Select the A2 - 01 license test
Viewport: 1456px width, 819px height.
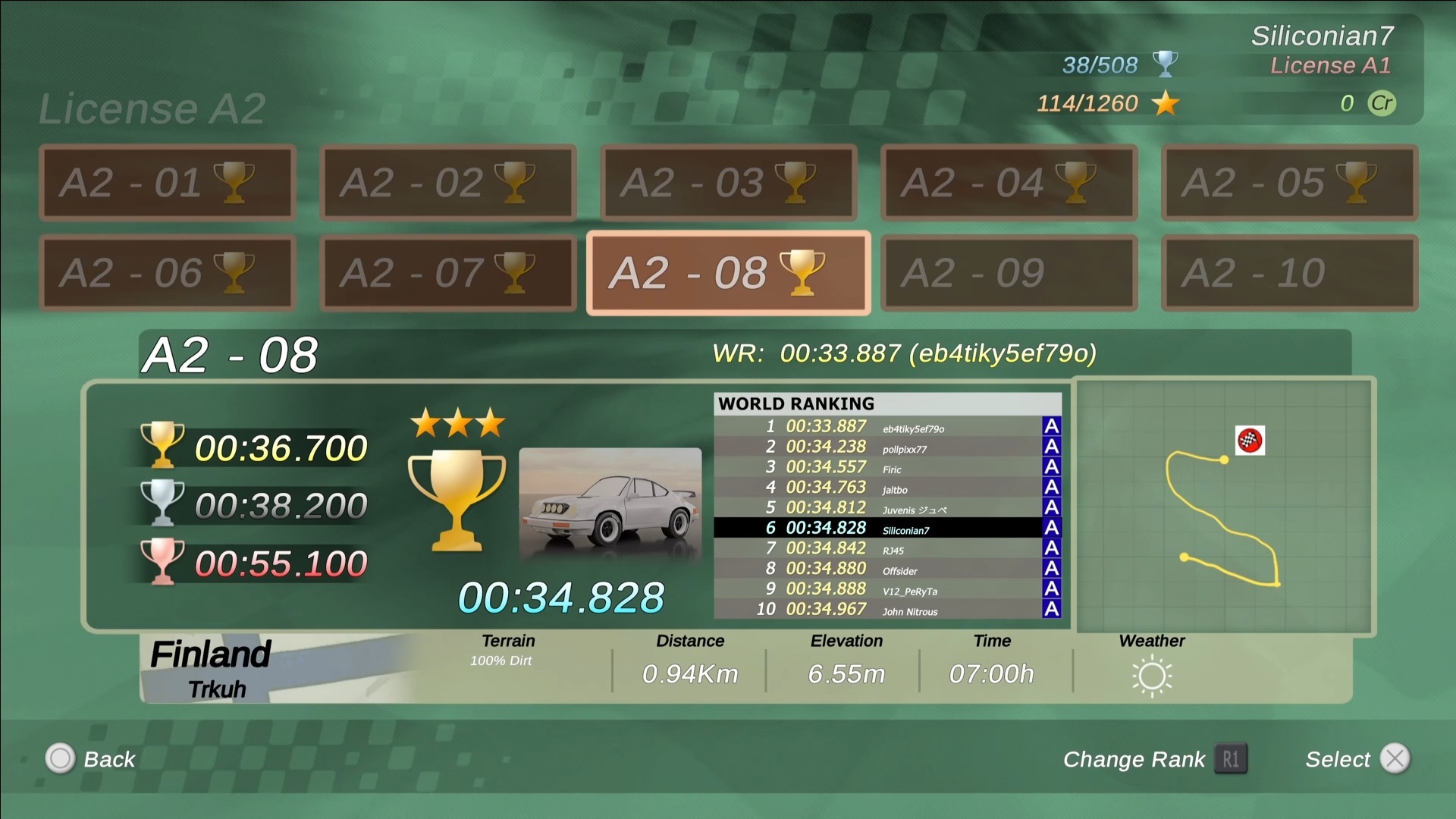[167, 183]
